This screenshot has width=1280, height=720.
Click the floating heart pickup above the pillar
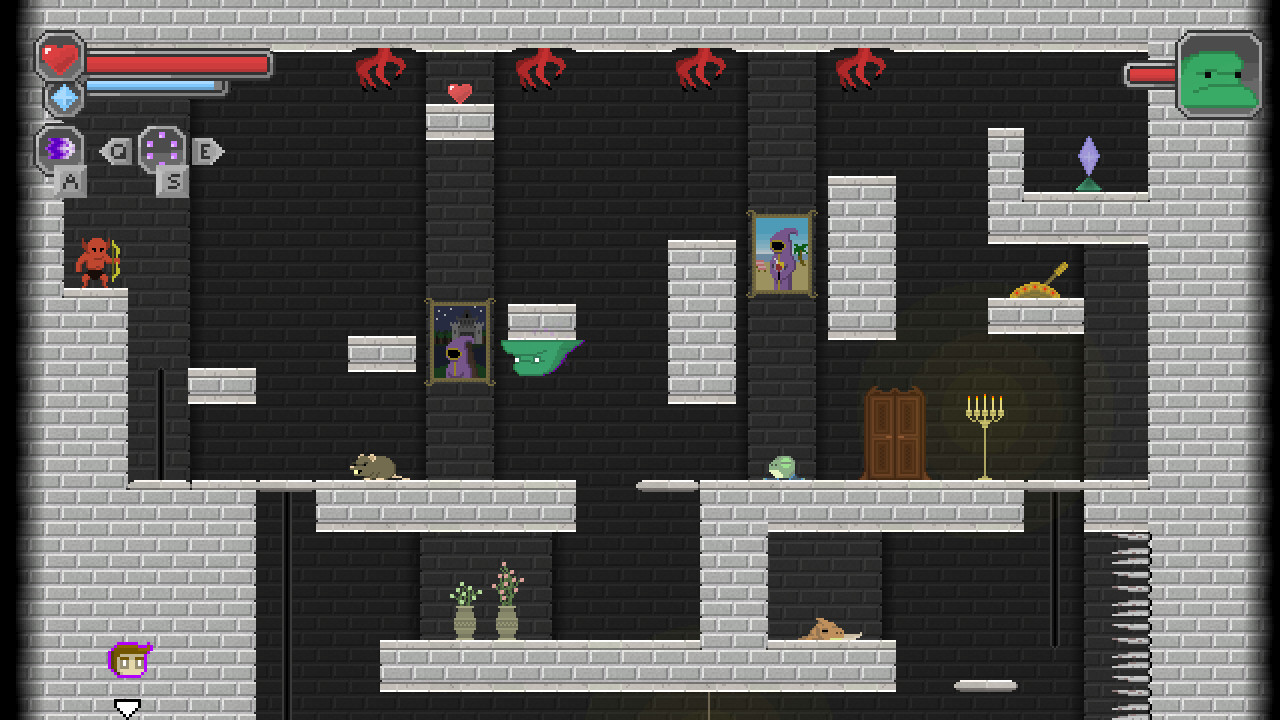458,92
